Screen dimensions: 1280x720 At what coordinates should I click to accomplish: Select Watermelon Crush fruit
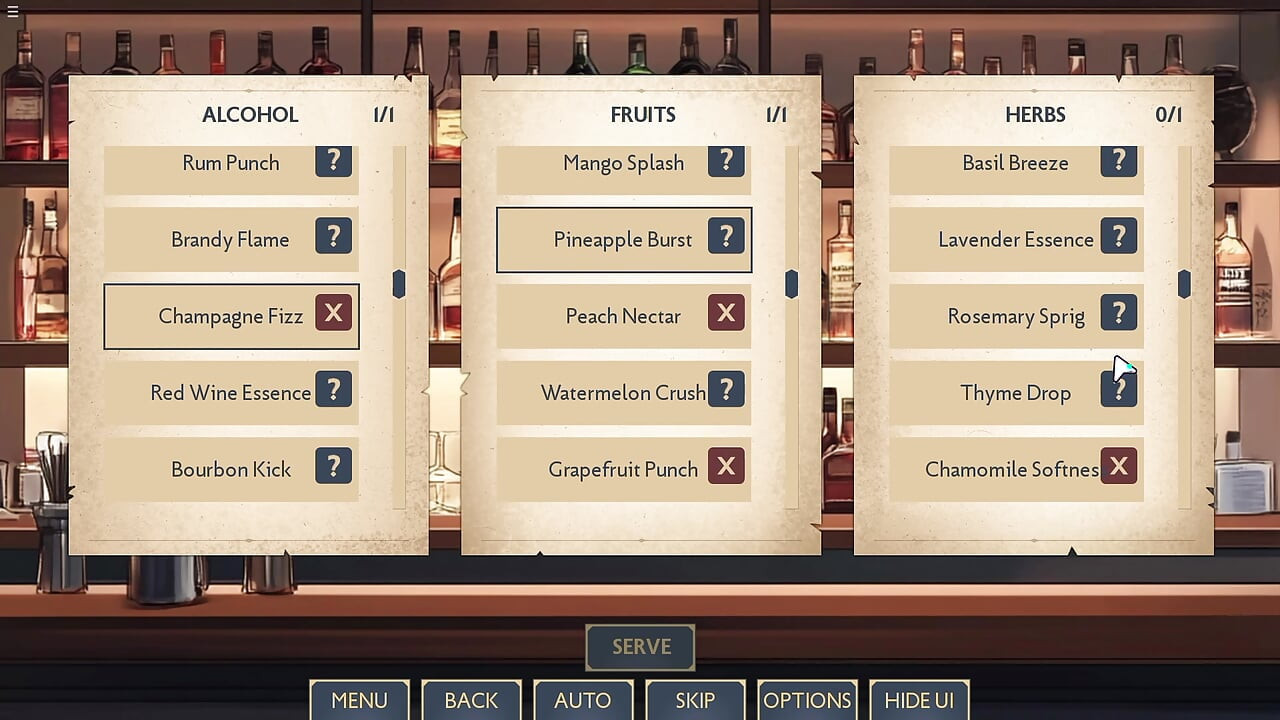(x=622, y=393)
